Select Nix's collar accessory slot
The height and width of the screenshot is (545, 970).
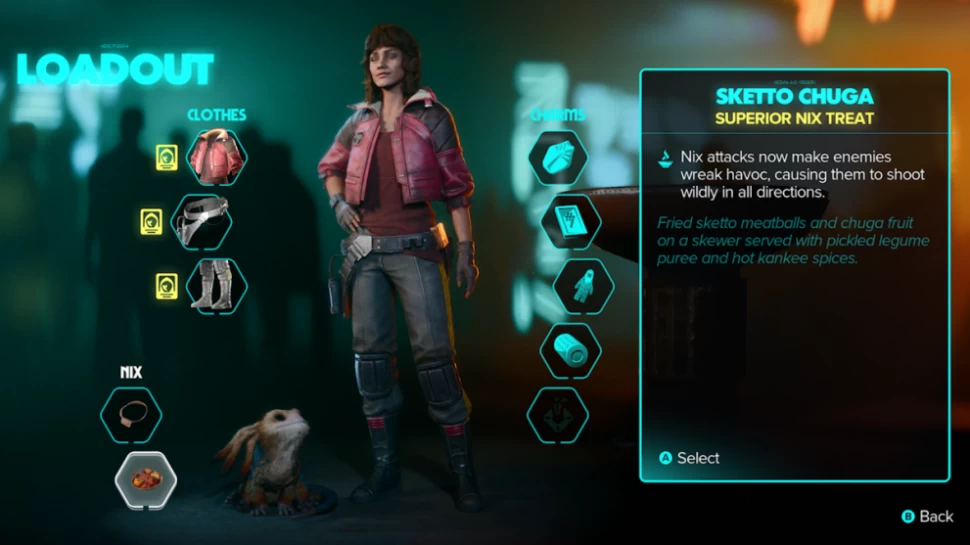coord(130,415)
